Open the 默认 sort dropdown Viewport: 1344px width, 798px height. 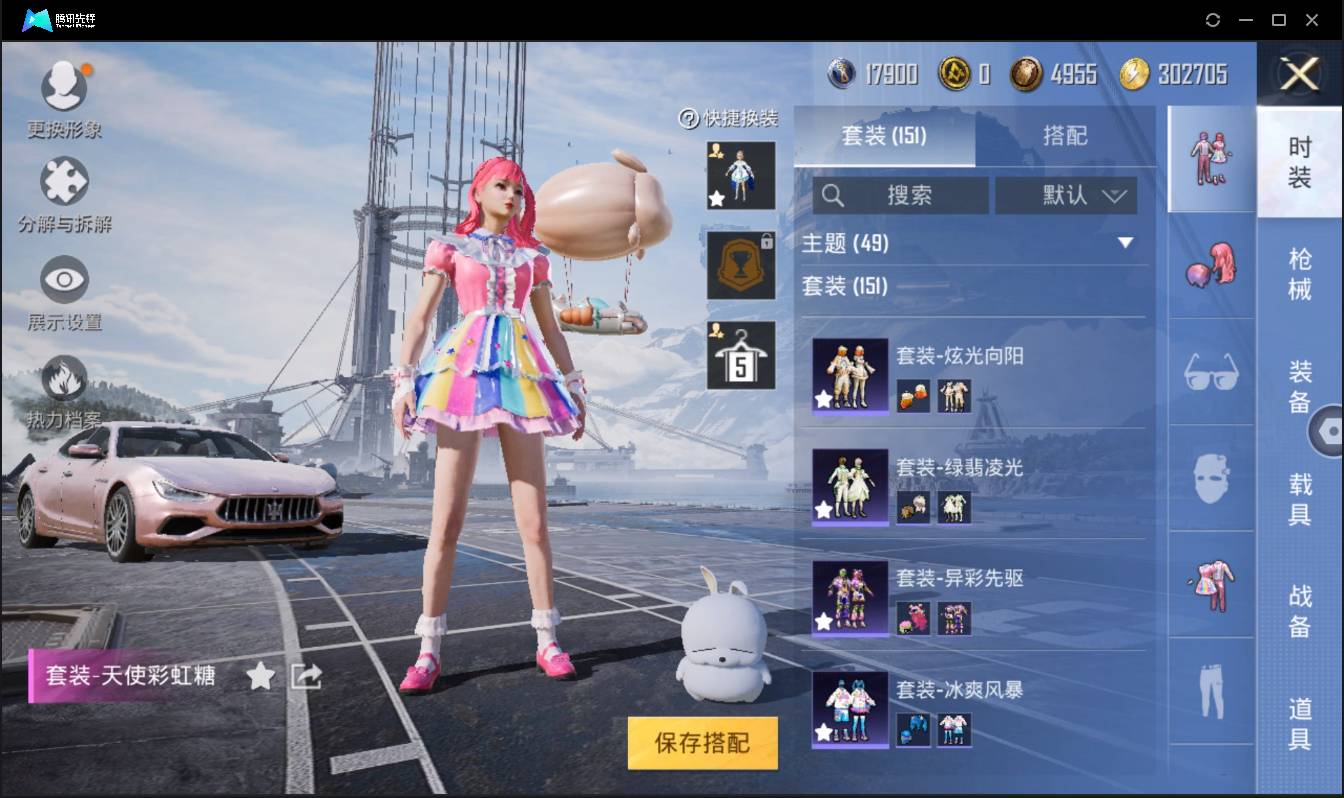click(x=1067, y=196)
